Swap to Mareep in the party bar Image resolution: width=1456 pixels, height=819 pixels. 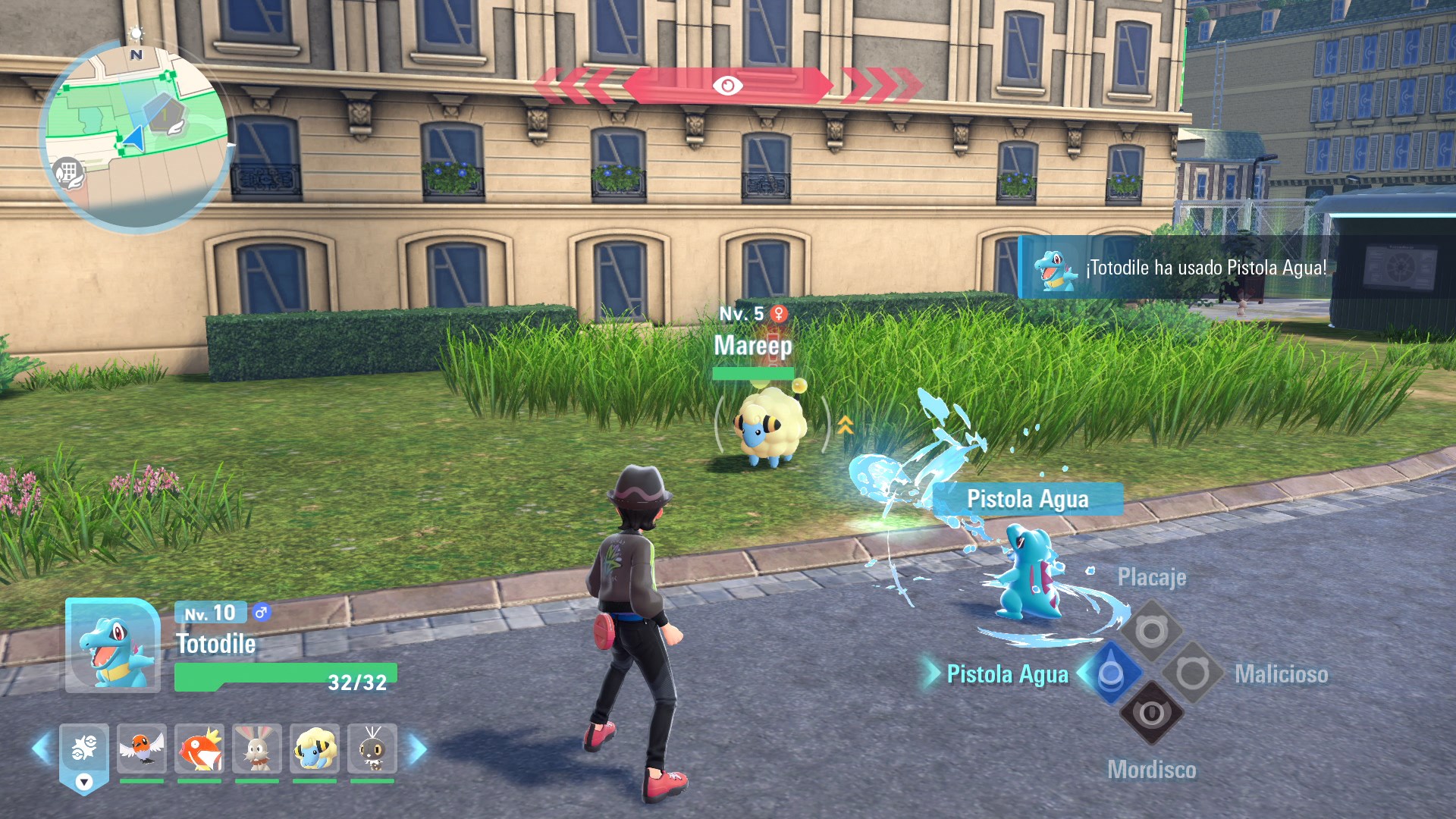tap(315, 748)
